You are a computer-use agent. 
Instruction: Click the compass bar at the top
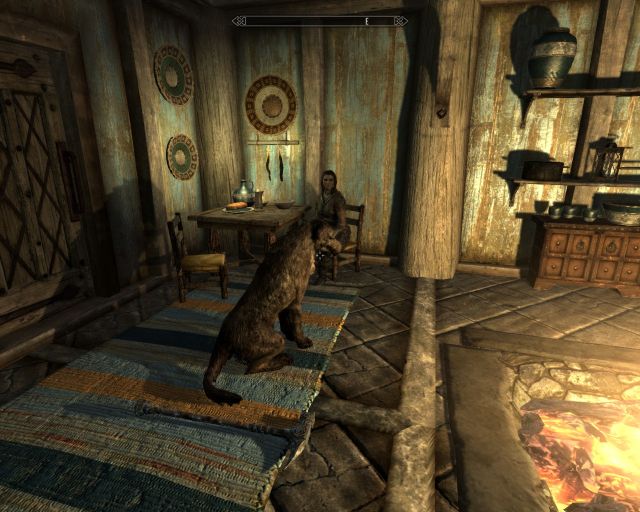[320, 20]
